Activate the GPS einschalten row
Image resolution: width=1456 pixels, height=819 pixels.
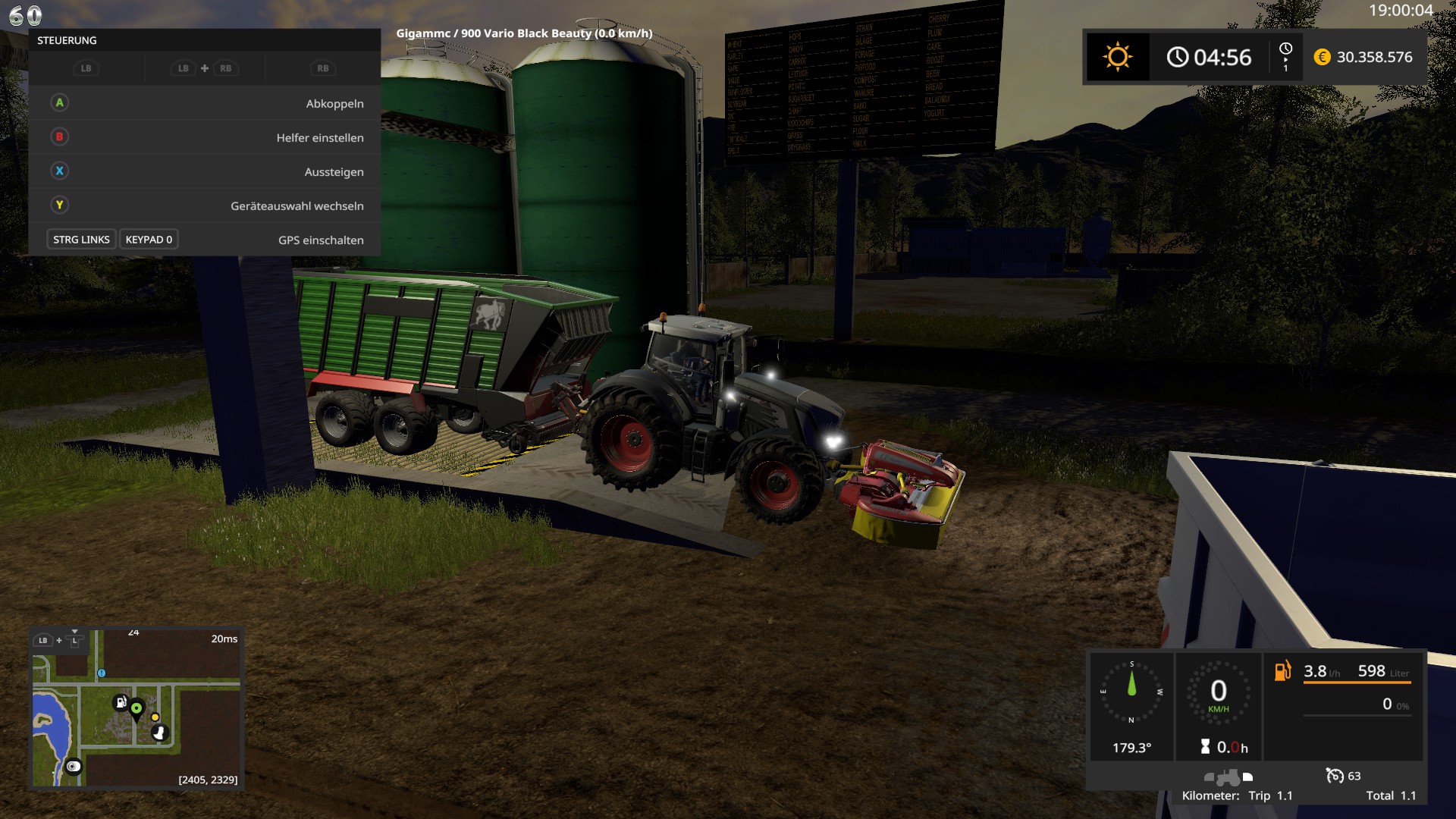click(x=205, y=240)
